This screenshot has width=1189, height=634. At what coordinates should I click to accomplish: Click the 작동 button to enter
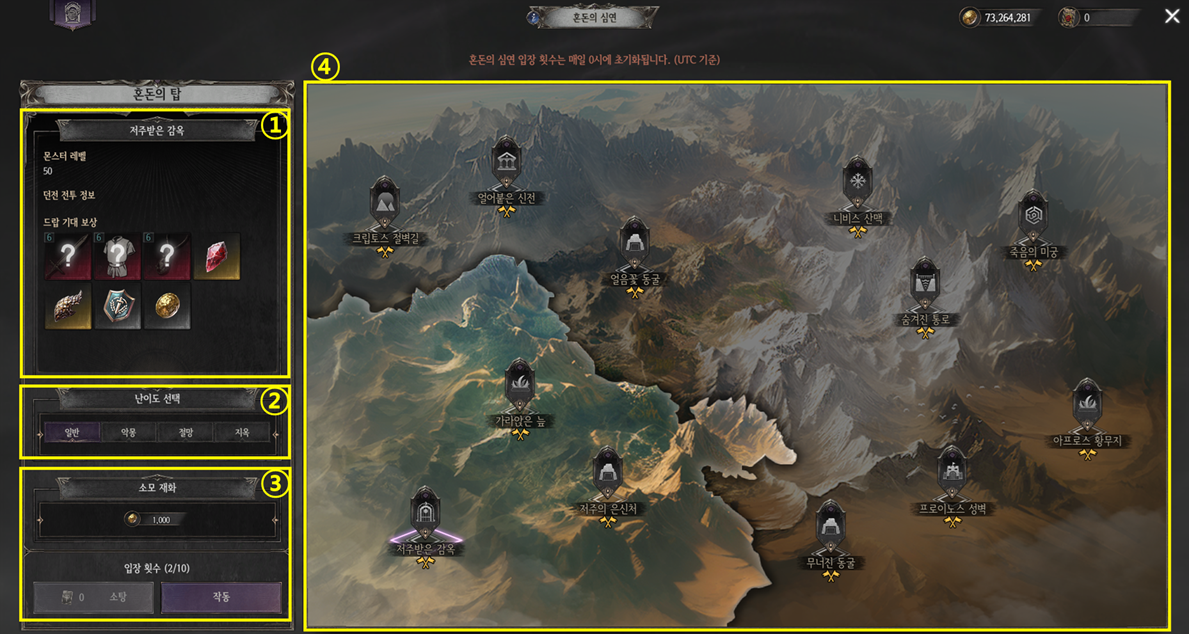point(221,597)
